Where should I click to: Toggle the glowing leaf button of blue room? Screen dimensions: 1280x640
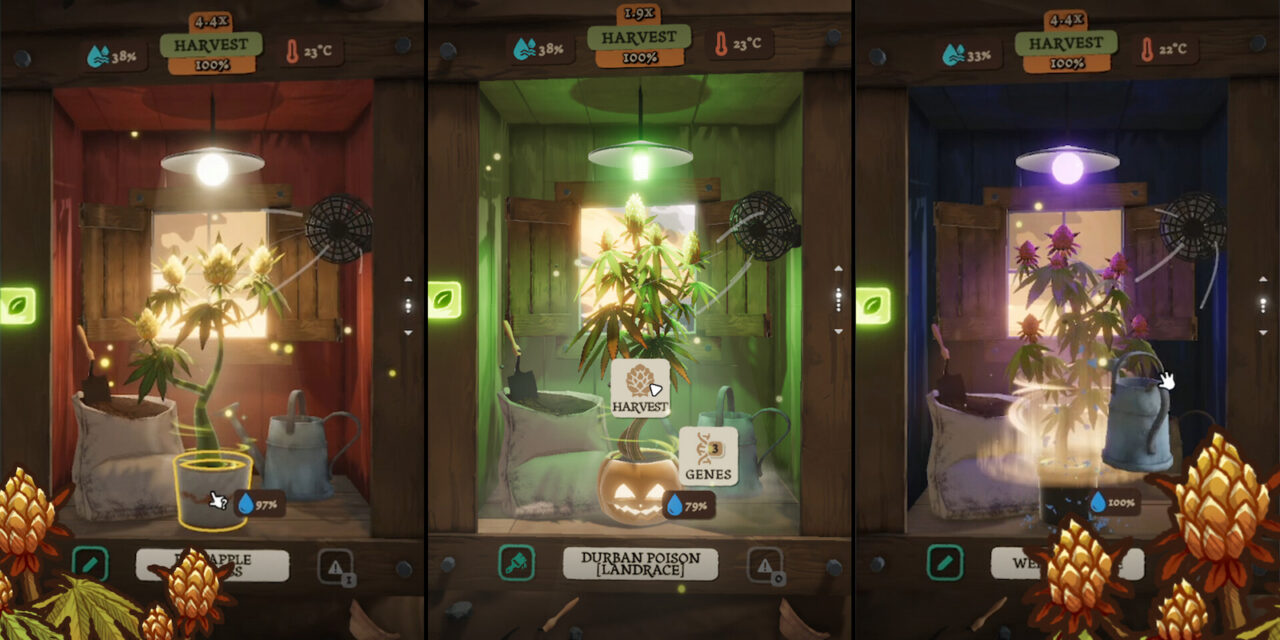point(873,306)
